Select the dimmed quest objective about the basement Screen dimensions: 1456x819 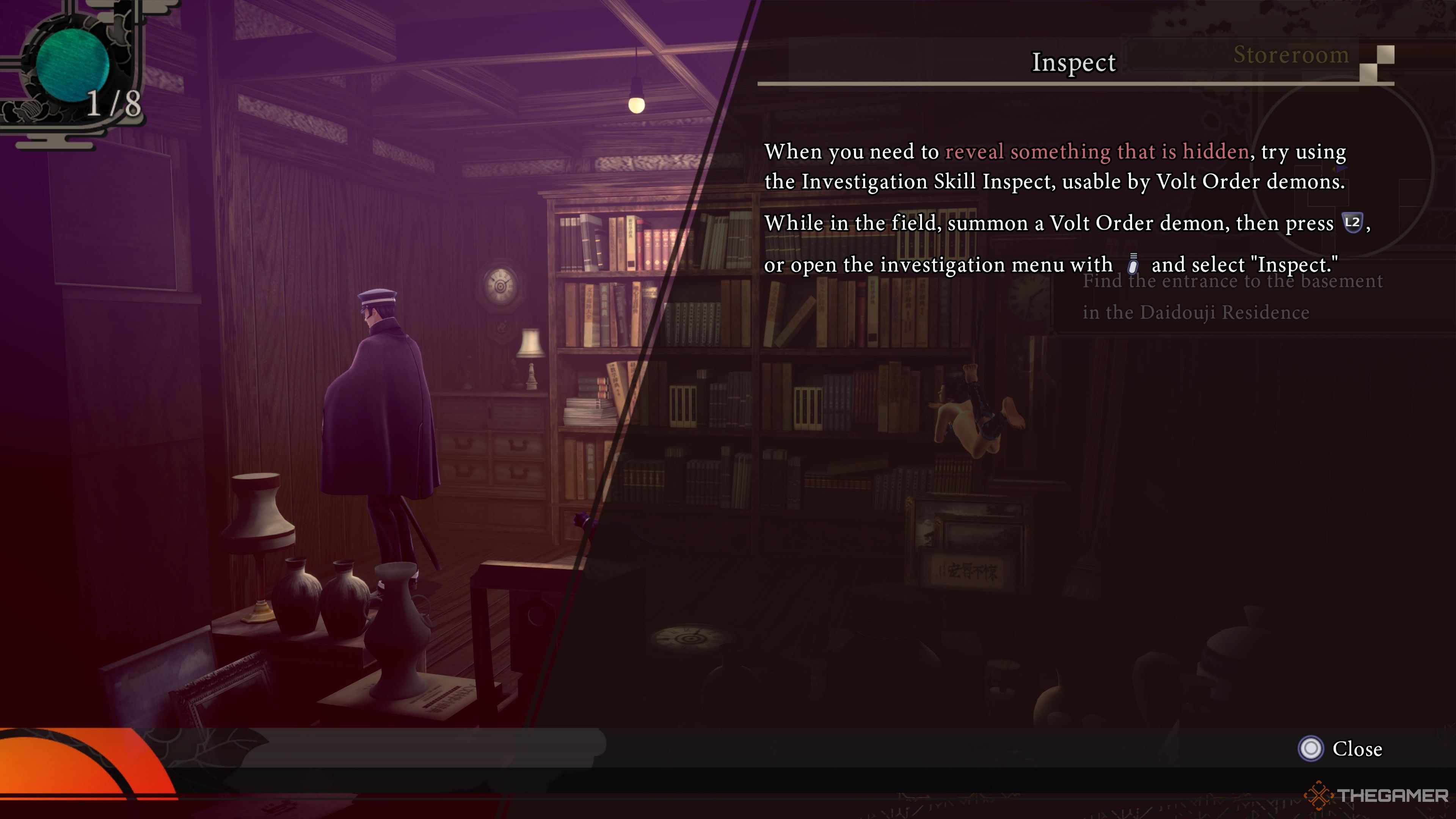coord(1232,297)
